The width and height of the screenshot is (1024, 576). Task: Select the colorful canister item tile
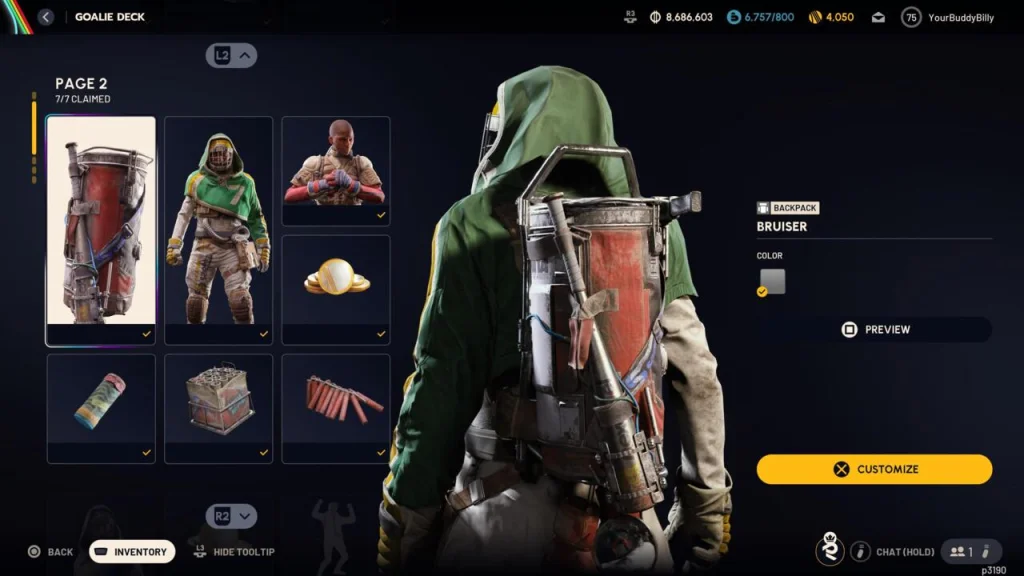point(101,408)
